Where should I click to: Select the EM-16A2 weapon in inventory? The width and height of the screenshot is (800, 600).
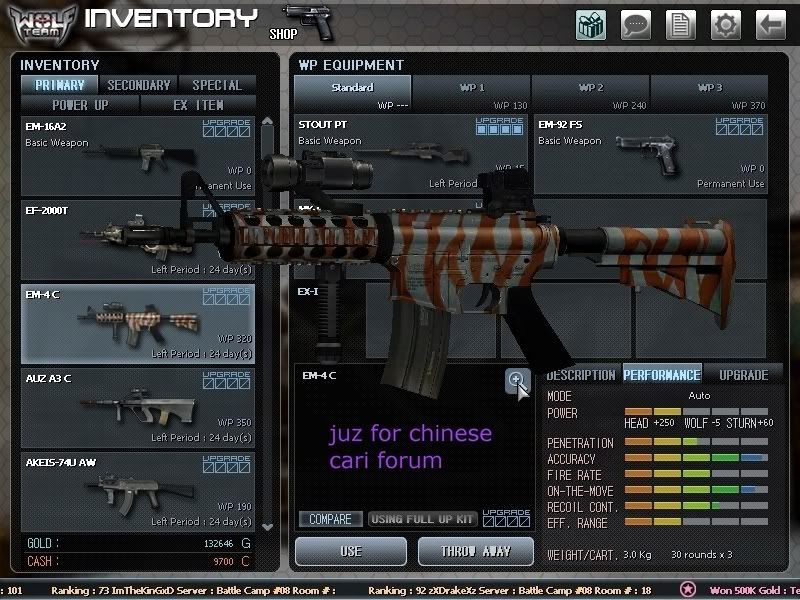[138, 156]
